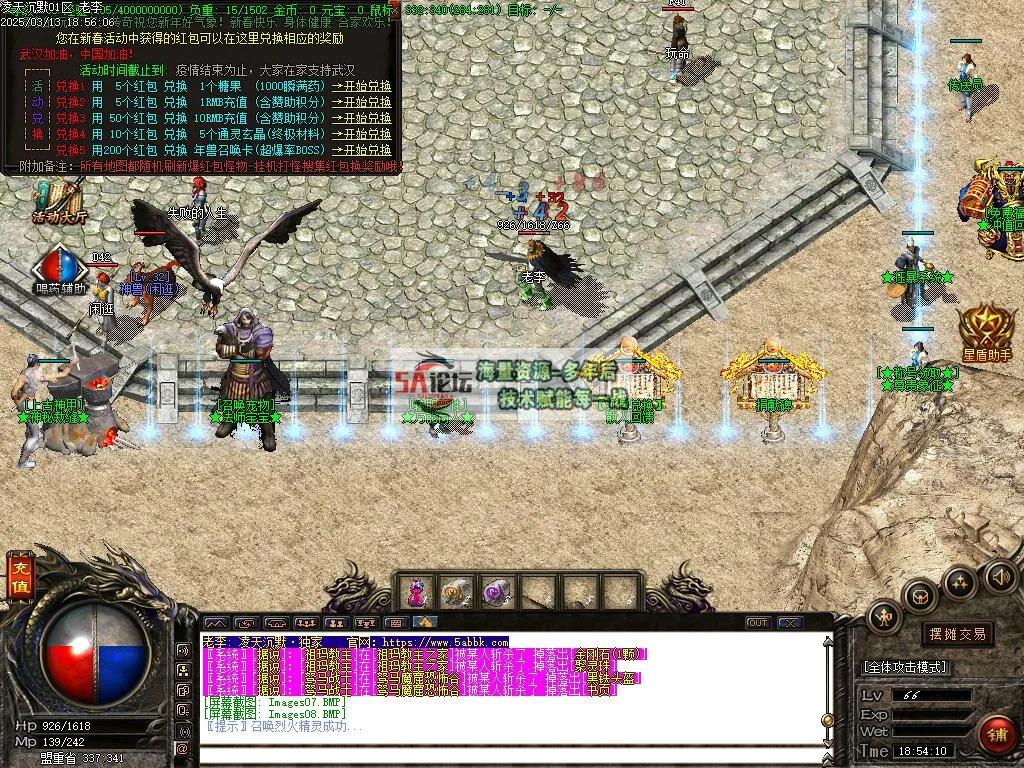
Task: Open the skills sparkle round icon
Action: point(959,582)
